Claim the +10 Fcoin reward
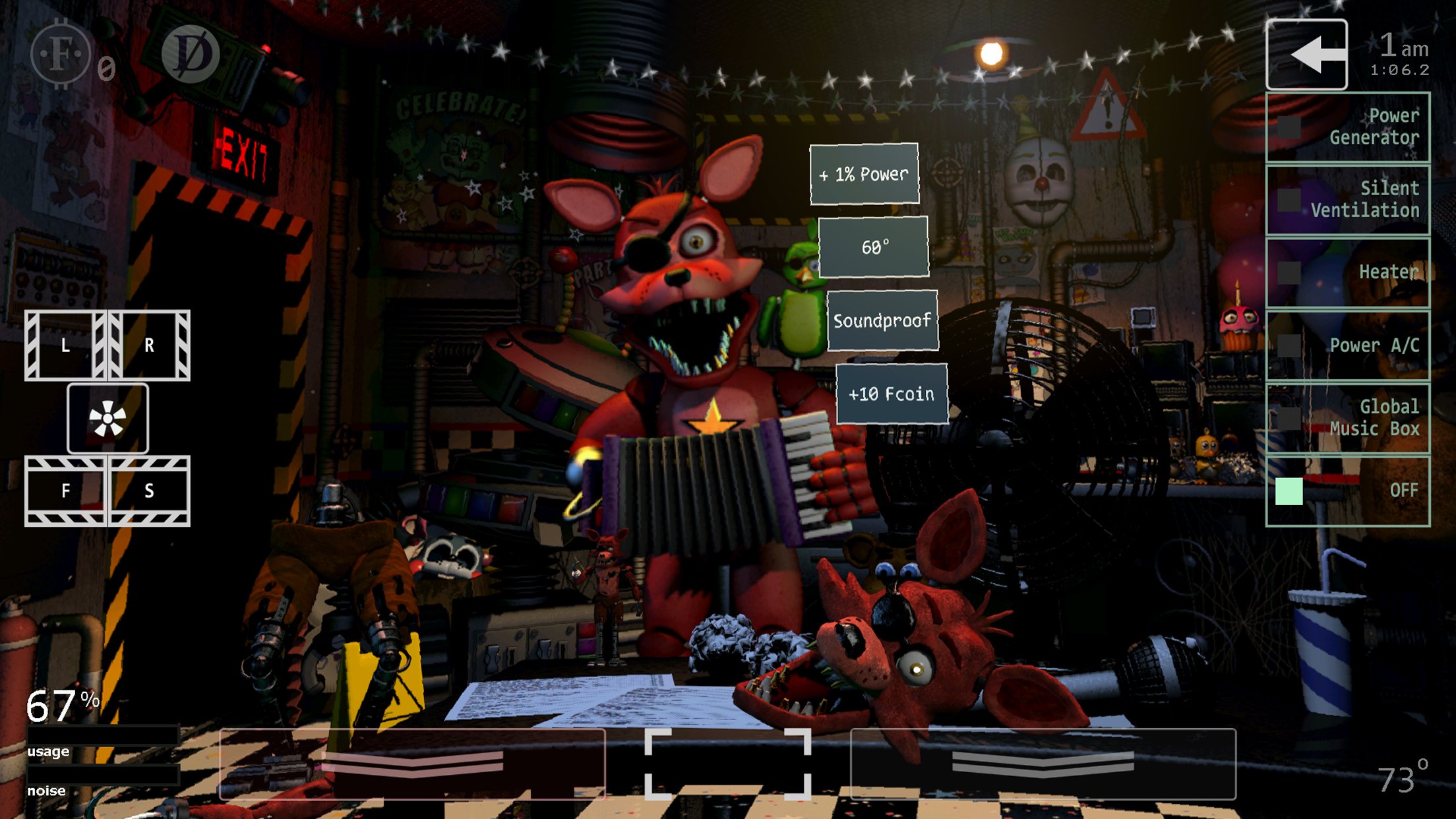 point(892,394)
